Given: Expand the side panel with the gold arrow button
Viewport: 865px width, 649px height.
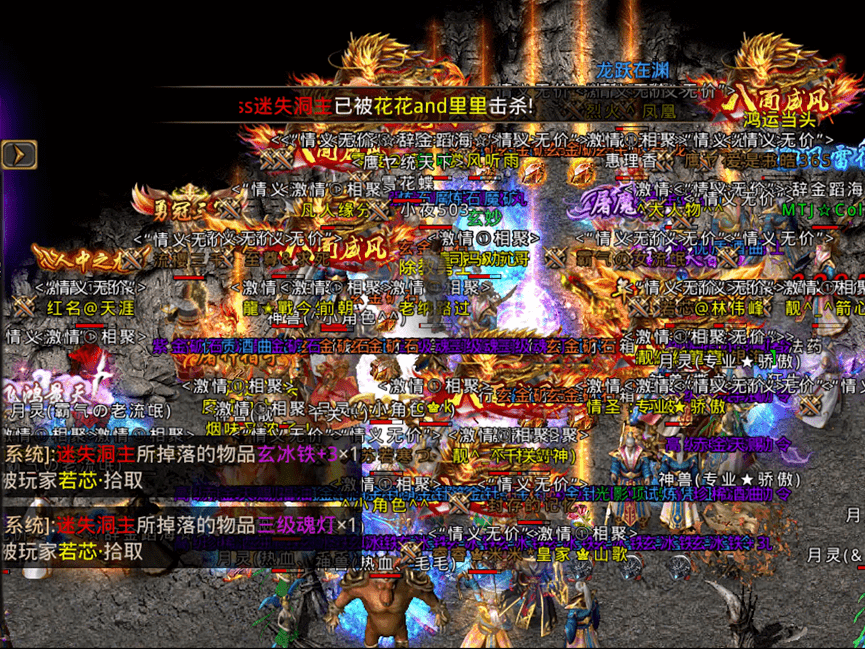Looking at the screenshot, I should point(19,154).
